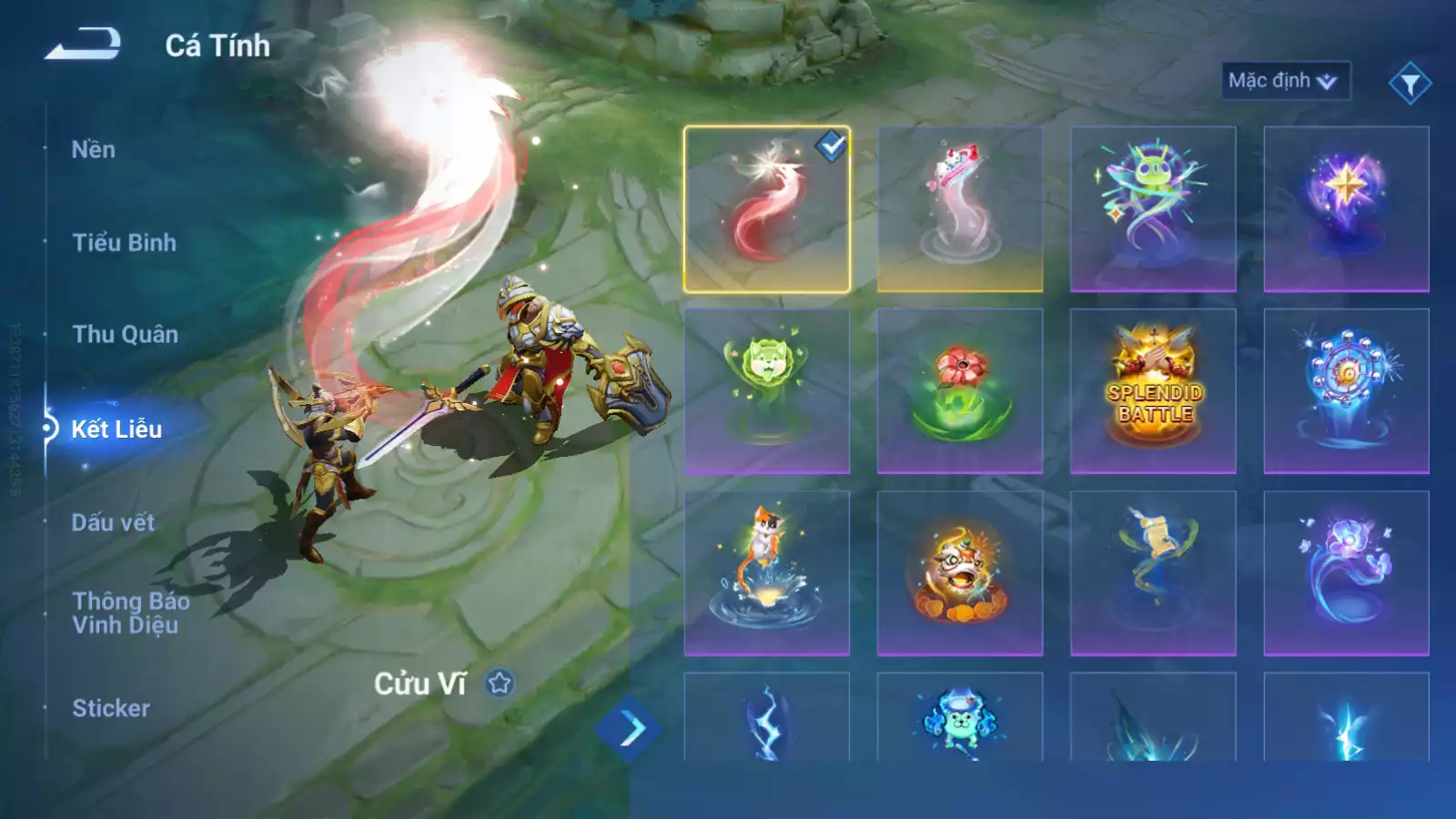Image resolution: width=1456 pixels, height=819 pixels.
Task: Open the Mặc định sort dropdown
Action: [x=1284, y=81]
